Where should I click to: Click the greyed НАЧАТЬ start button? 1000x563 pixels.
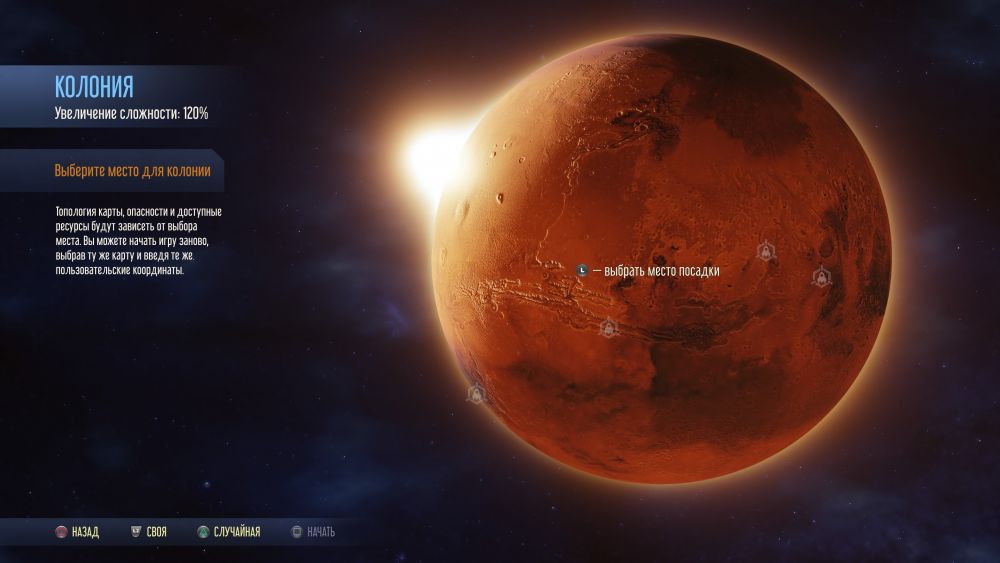point(313,532)
